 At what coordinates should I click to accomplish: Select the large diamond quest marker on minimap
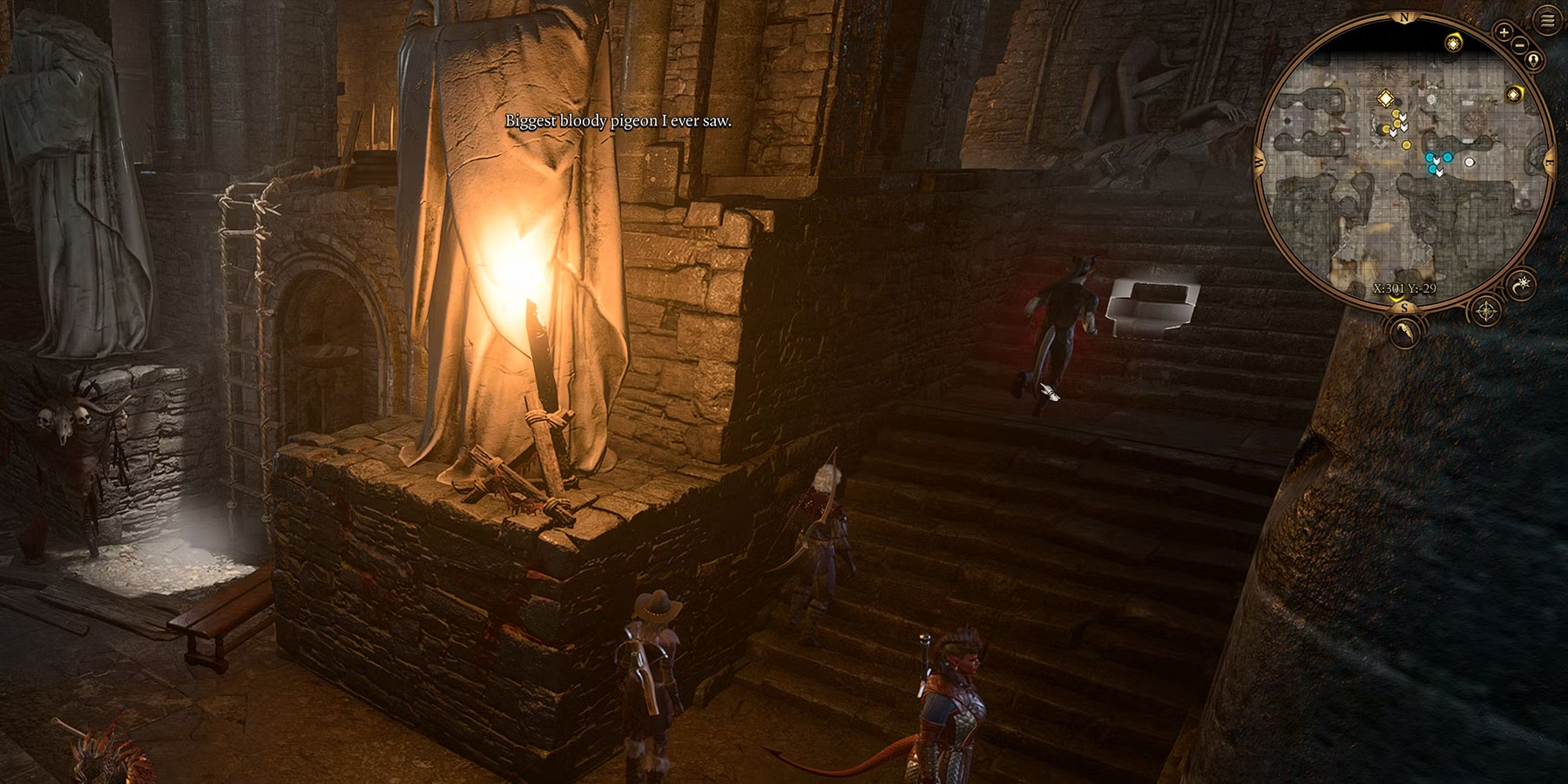1384,98
